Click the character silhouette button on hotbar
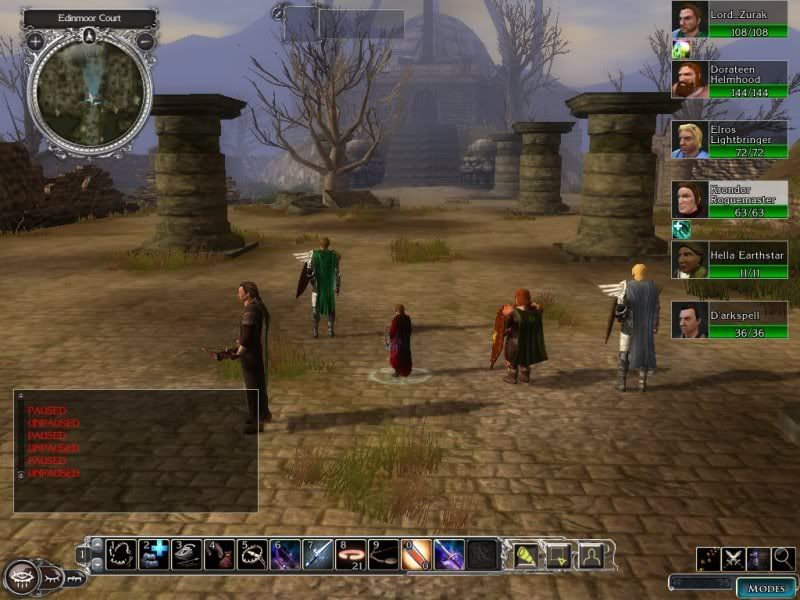This screenshot has width=800, height=600. click(592, 553)
